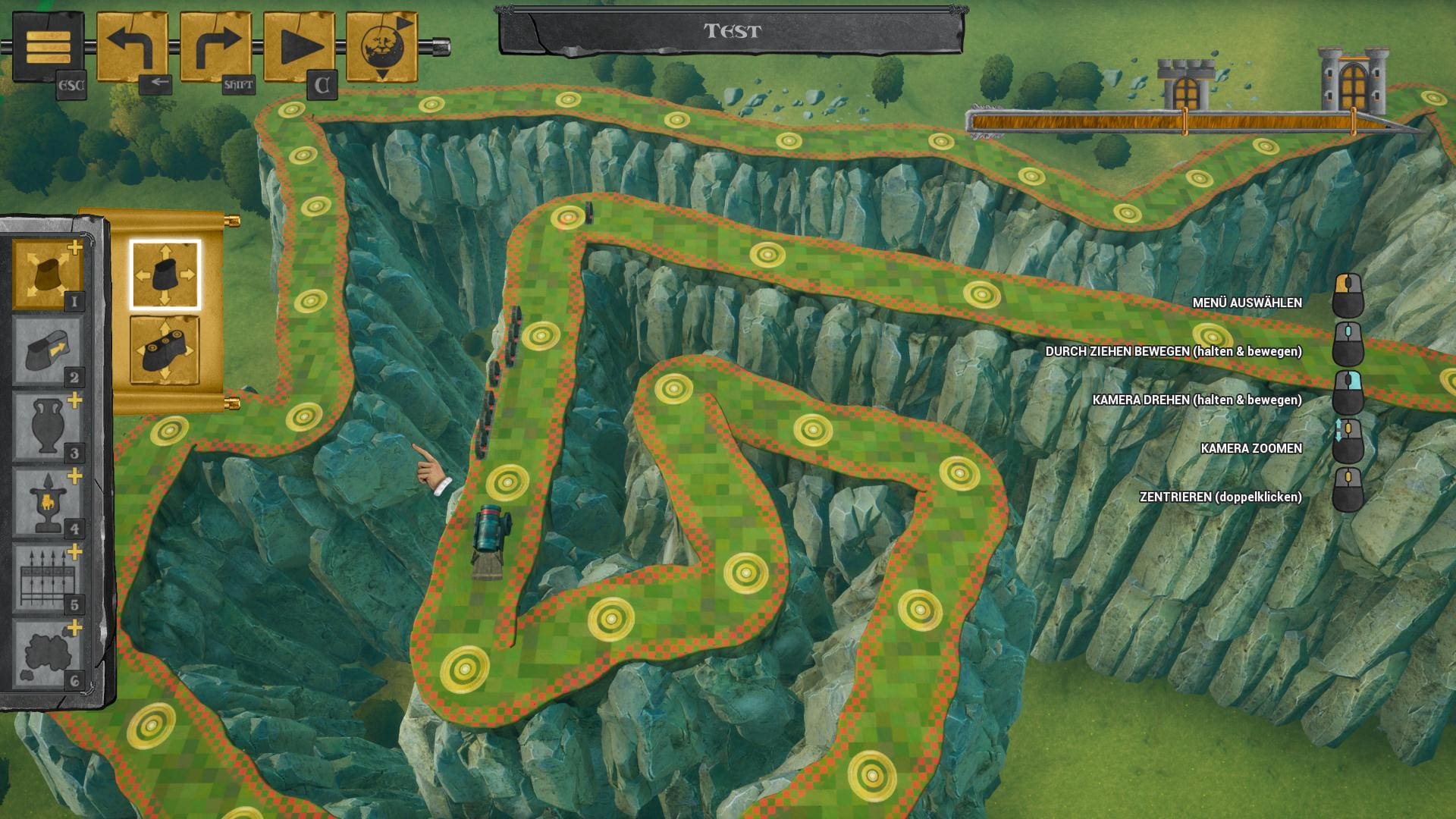Select the multi-point track move option in the scroll

click(165, 350)
